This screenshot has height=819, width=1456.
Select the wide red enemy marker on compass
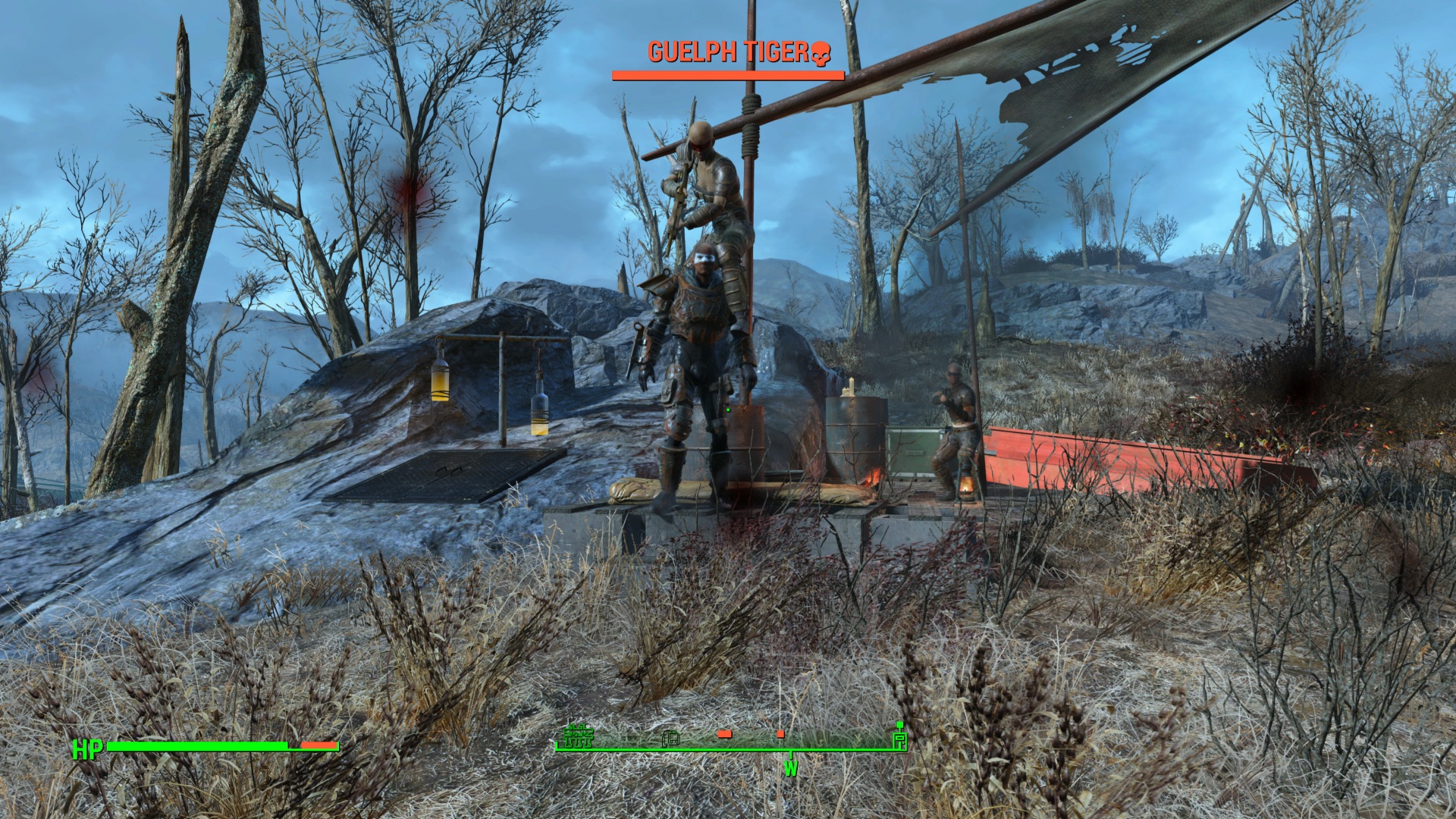[724, 734]
